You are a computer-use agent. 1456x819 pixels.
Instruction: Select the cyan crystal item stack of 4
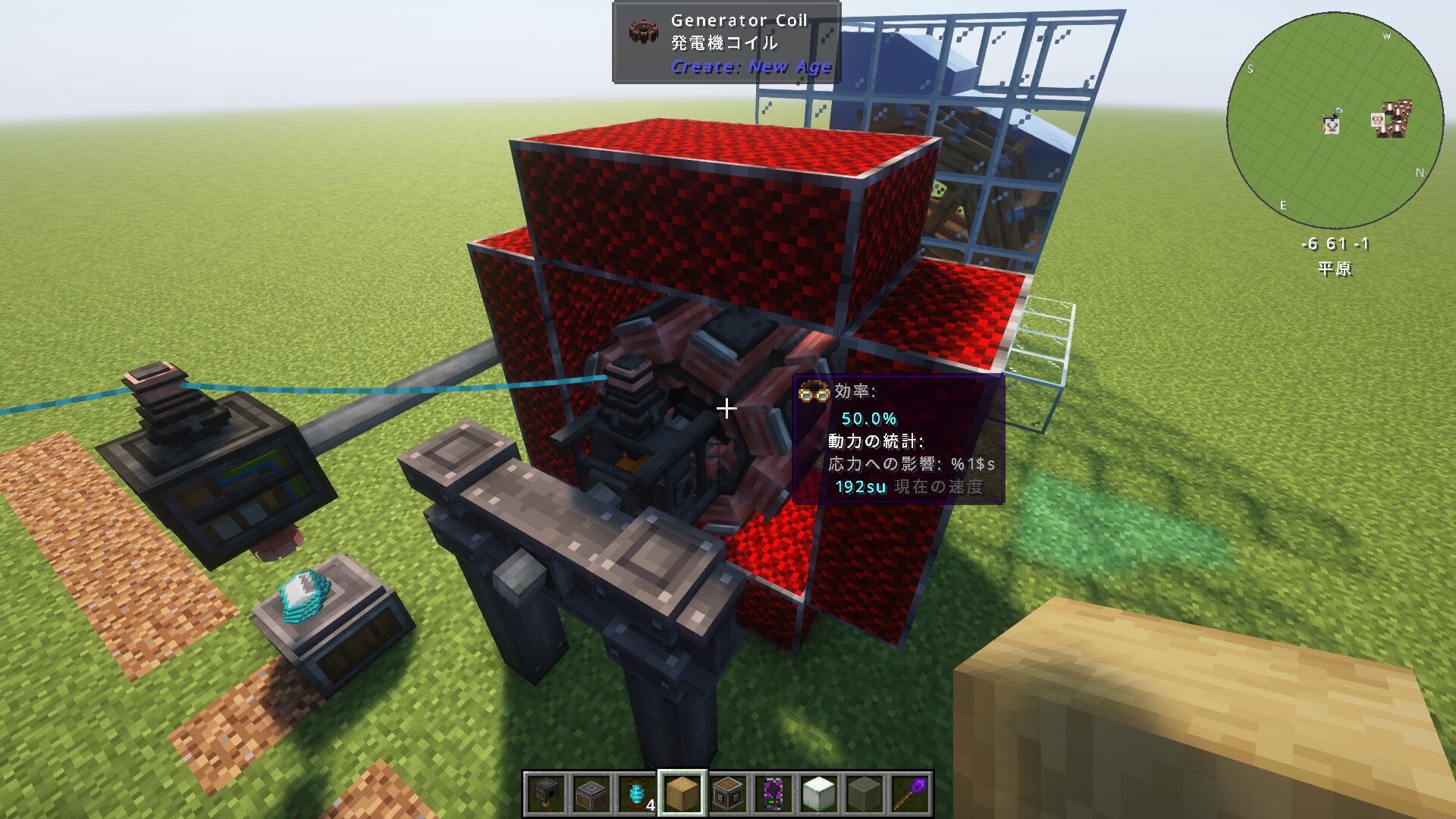[637, 794]
